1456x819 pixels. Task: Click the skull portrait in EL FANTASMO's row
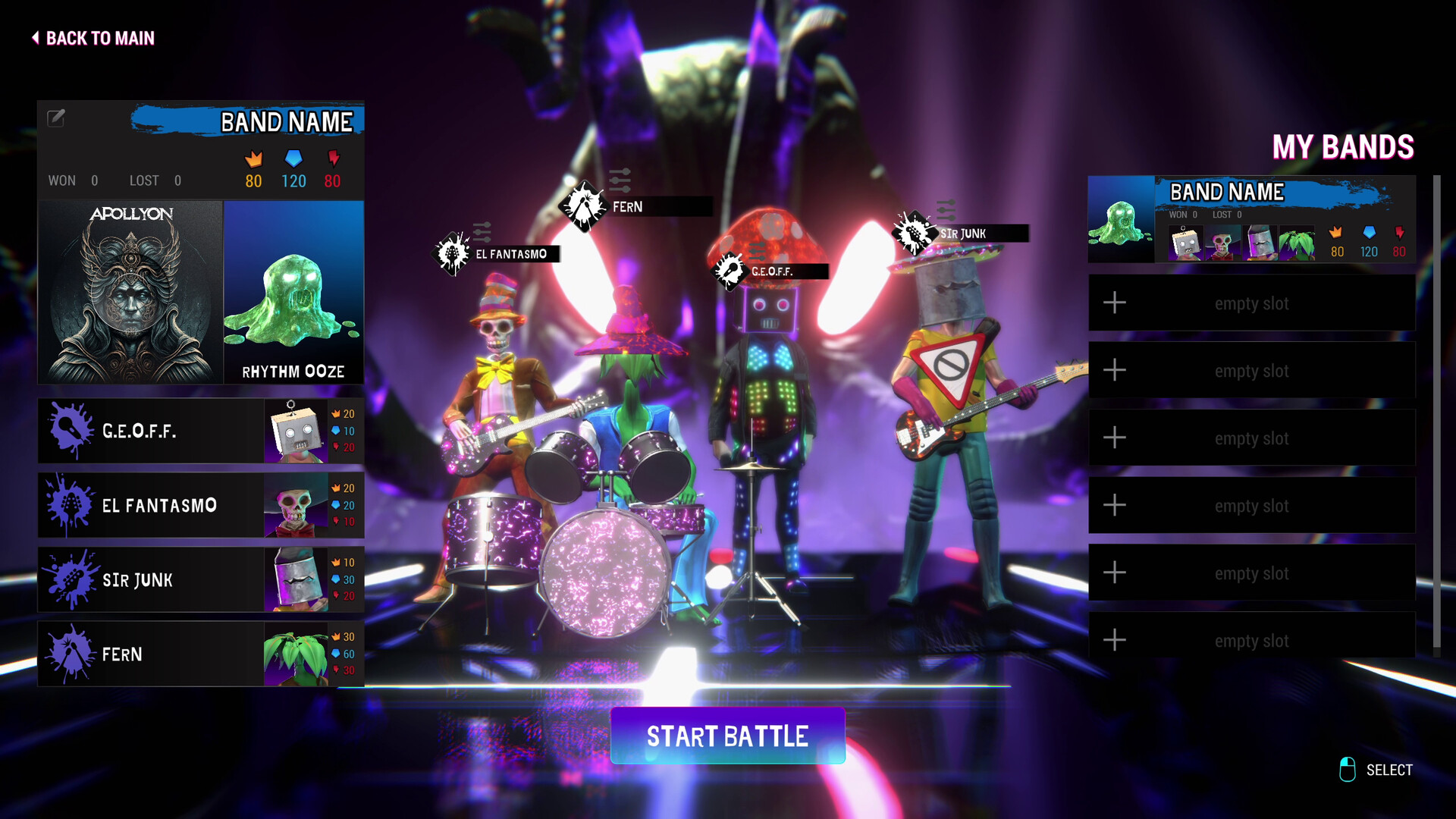294,504
